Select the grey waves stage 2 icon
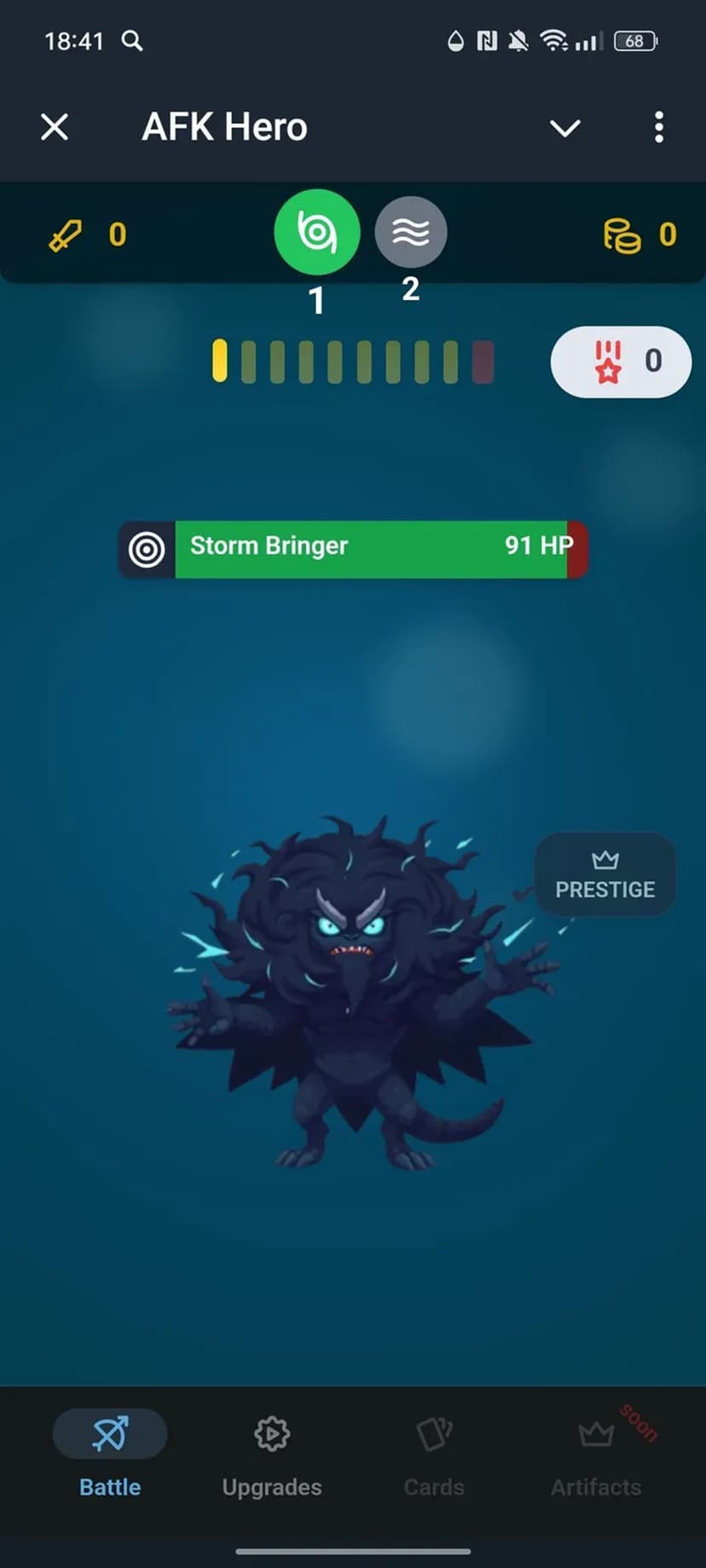This screenshot has height=1568, width=706. [410, 232]
